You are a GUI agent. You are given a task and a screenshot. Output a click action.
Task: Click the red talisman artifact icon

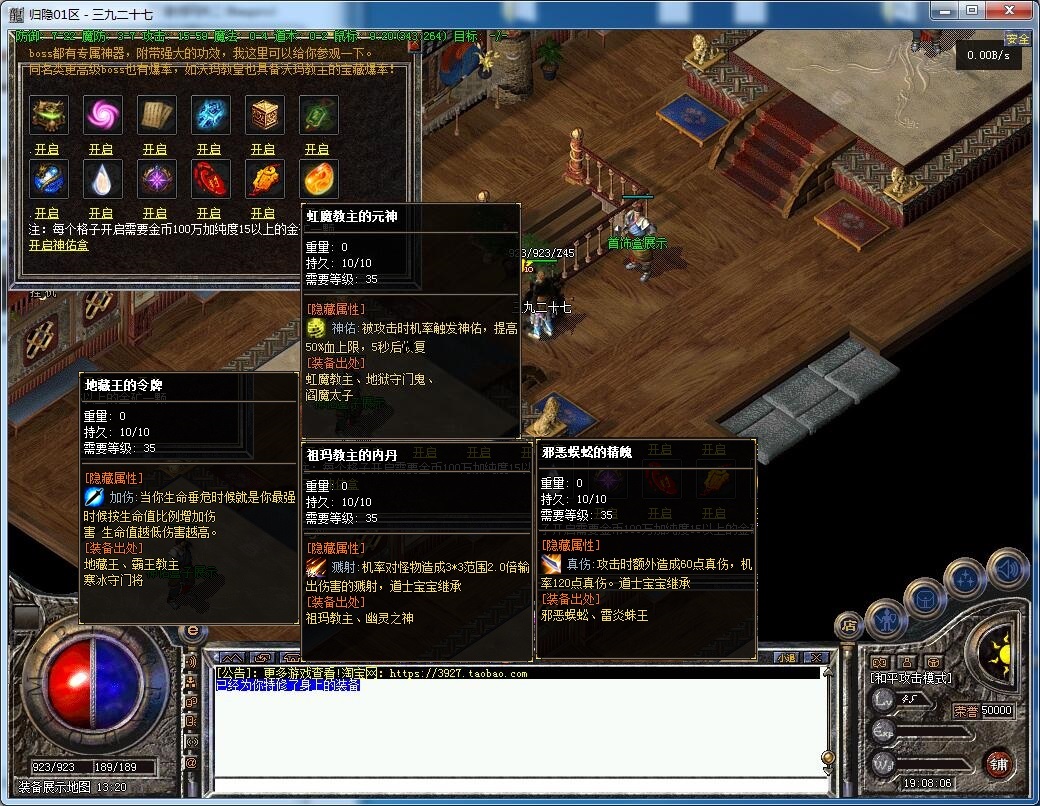coord(209,179)
